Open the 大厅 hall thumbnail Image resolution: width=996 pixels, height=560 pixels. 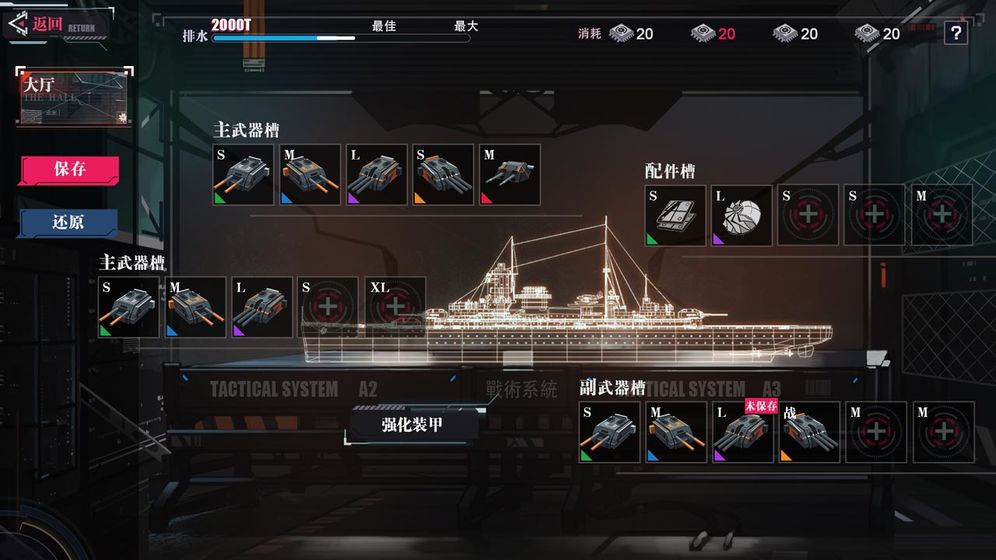(x=73, y=97)
